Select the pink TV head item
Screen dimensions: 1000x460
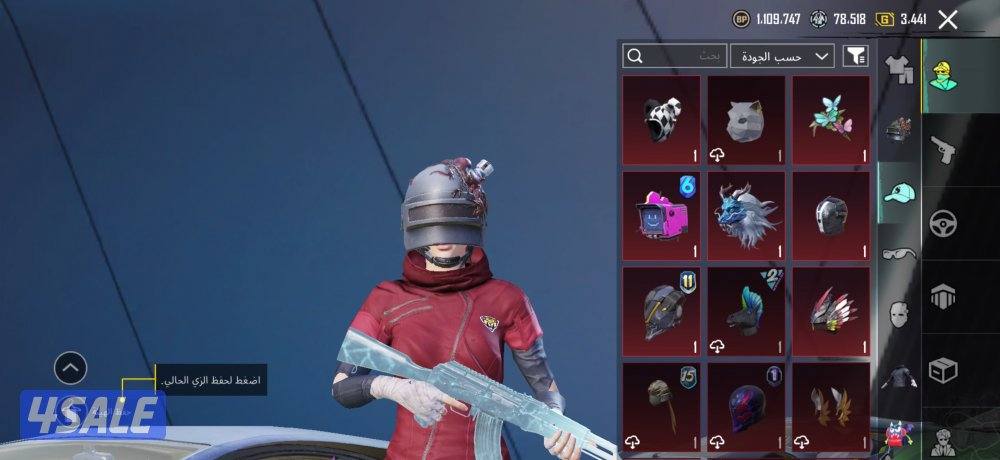pyautogui.click(x=661, y=215)
